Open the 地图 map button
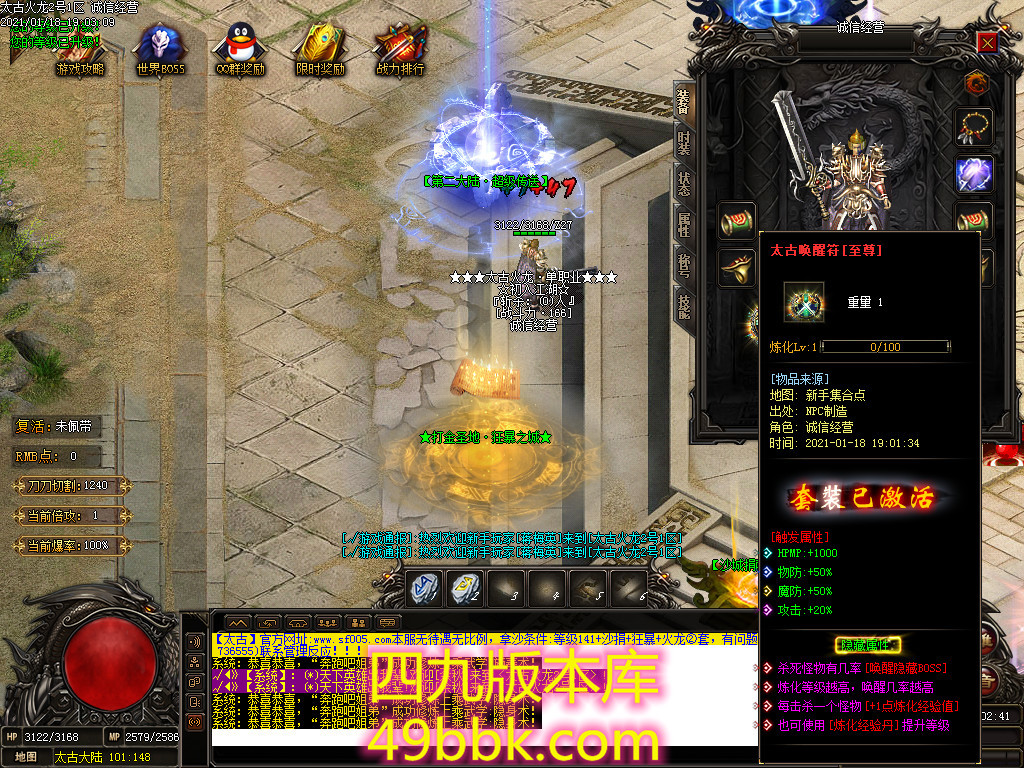 pos(26,757)
